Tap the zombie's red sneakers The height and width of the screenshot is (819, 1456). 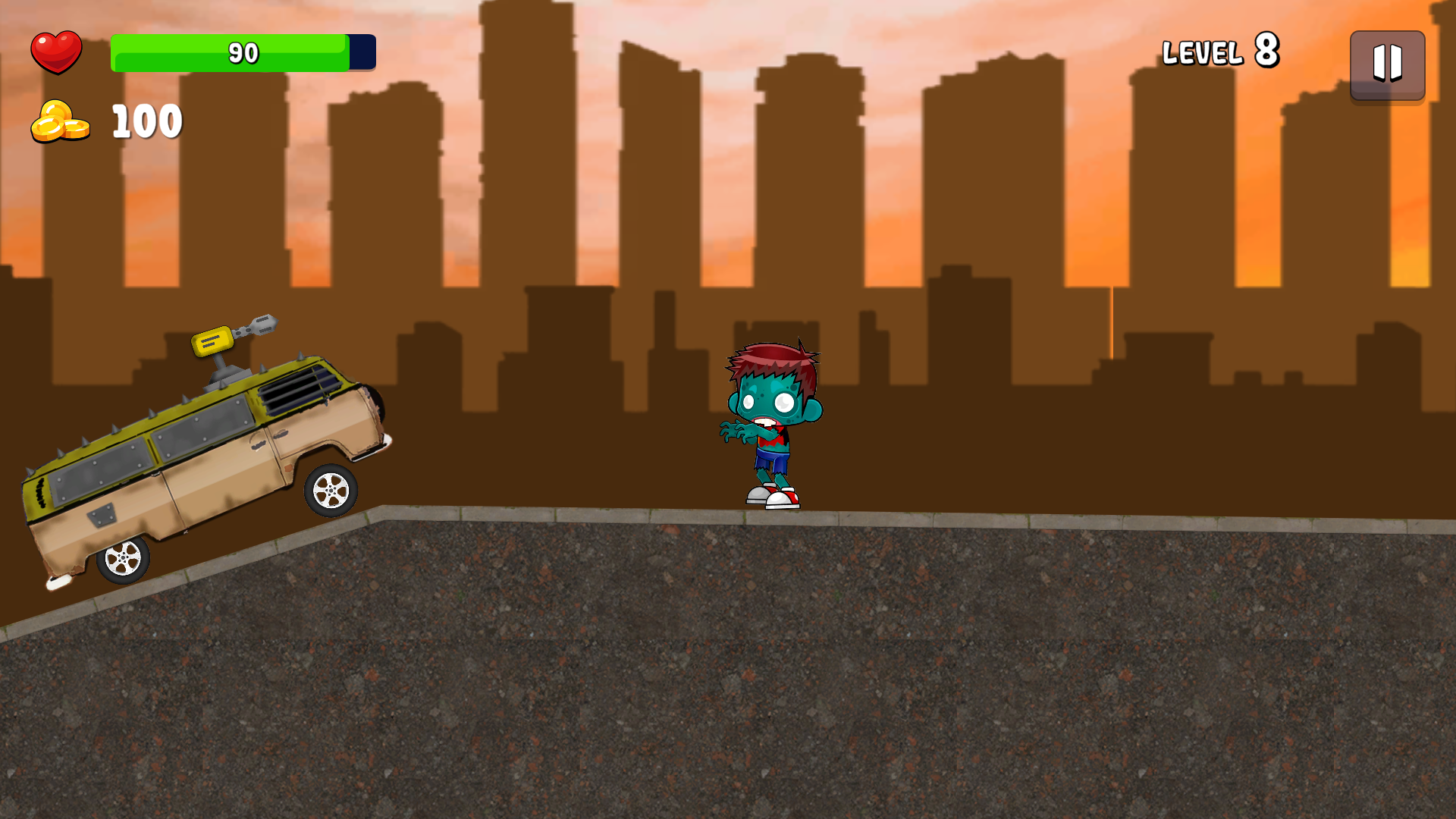[771, 497]
